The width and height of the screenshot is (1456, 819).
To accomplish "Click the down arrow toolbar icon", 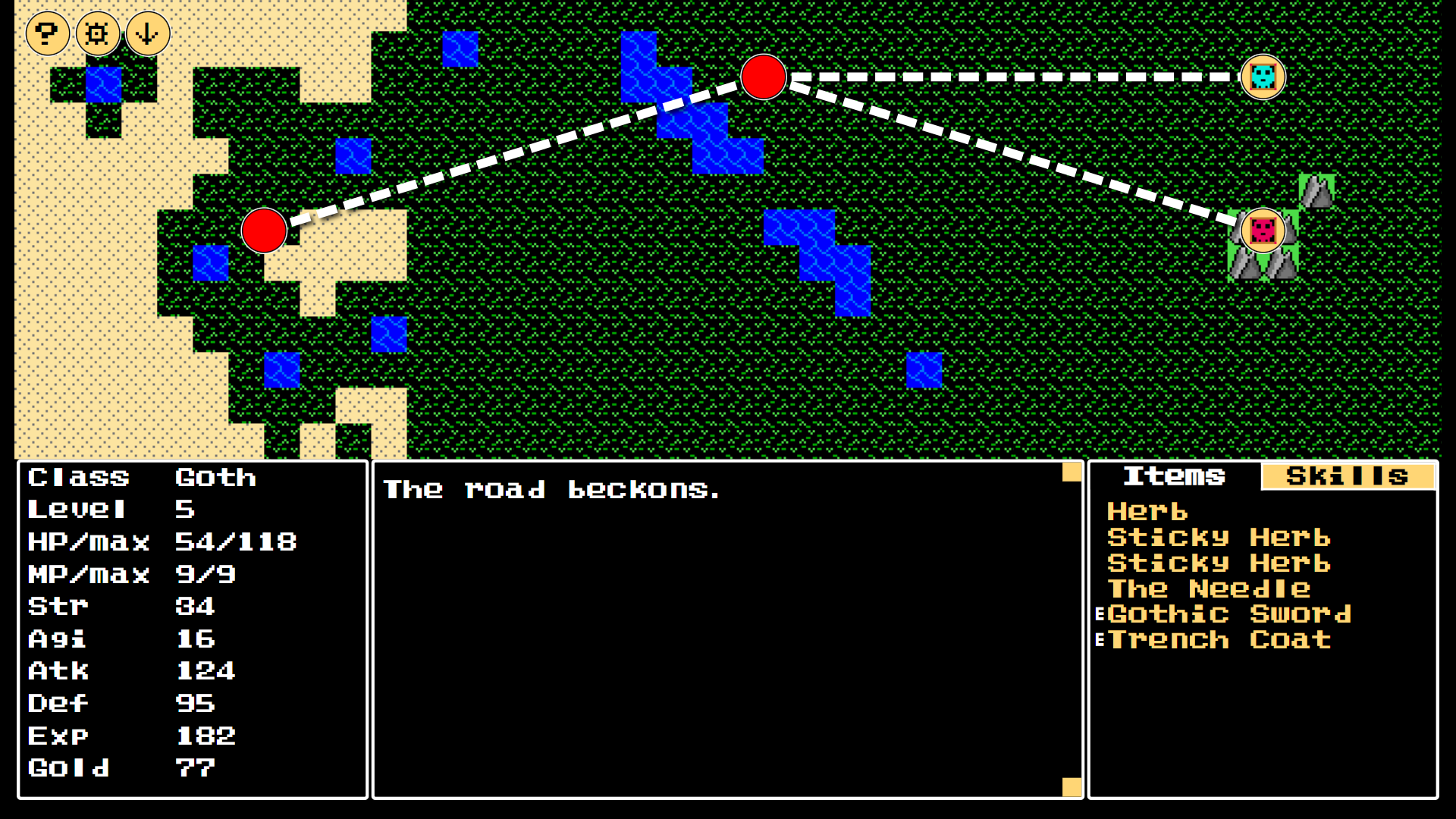I will (146, 33).
